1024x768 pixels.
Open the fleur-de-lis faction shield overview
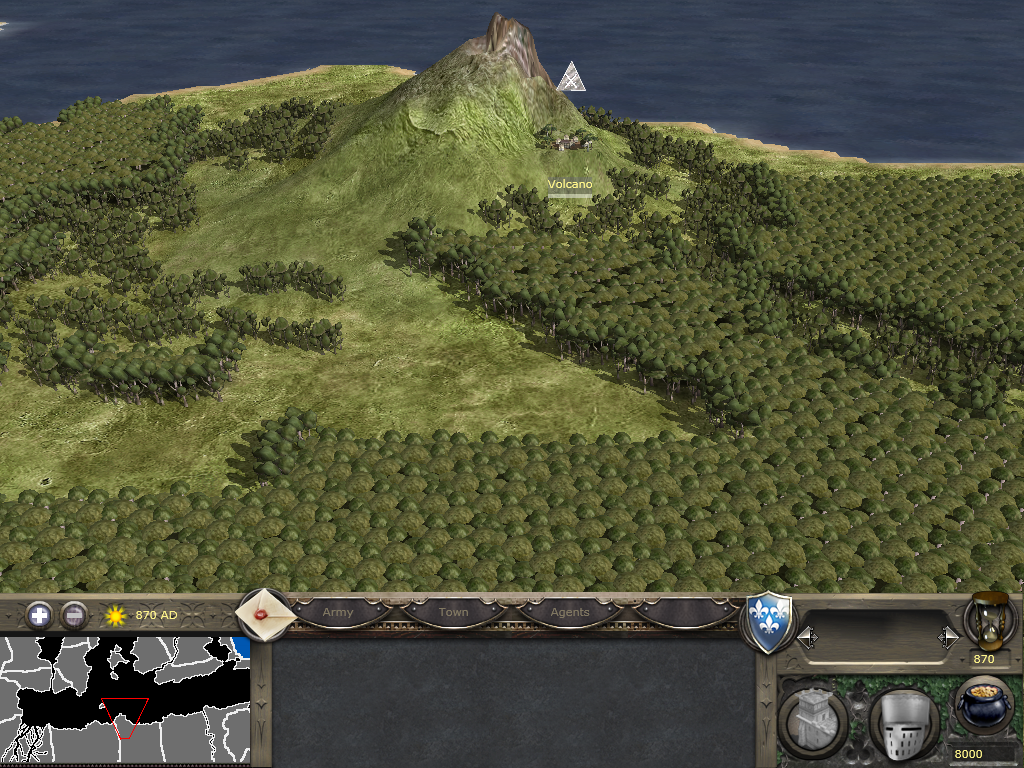(x=769, y=623)
